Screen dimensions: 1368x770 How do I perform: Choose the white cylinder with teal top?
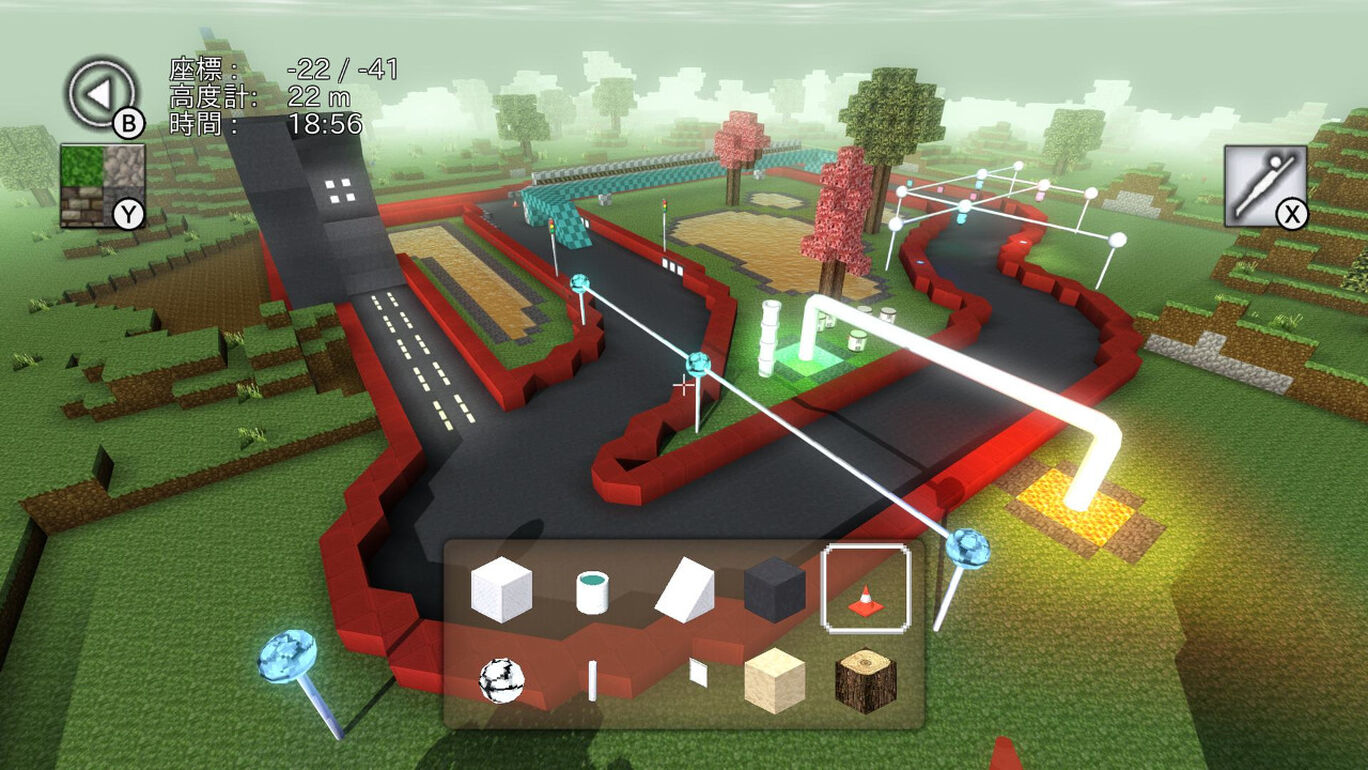tap(592, 592)
